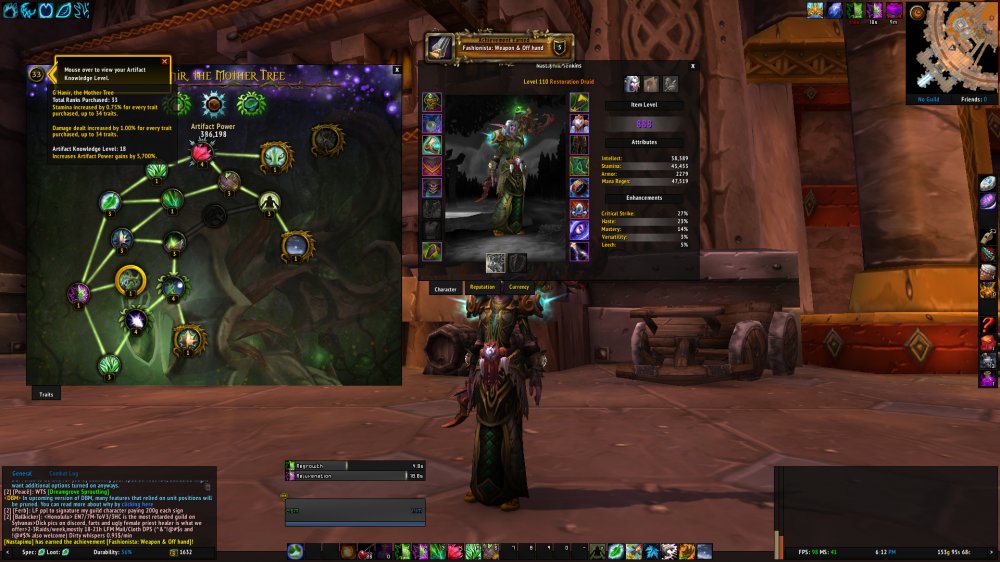Click the Traits tab under the artifact tree

coord(46,394)
